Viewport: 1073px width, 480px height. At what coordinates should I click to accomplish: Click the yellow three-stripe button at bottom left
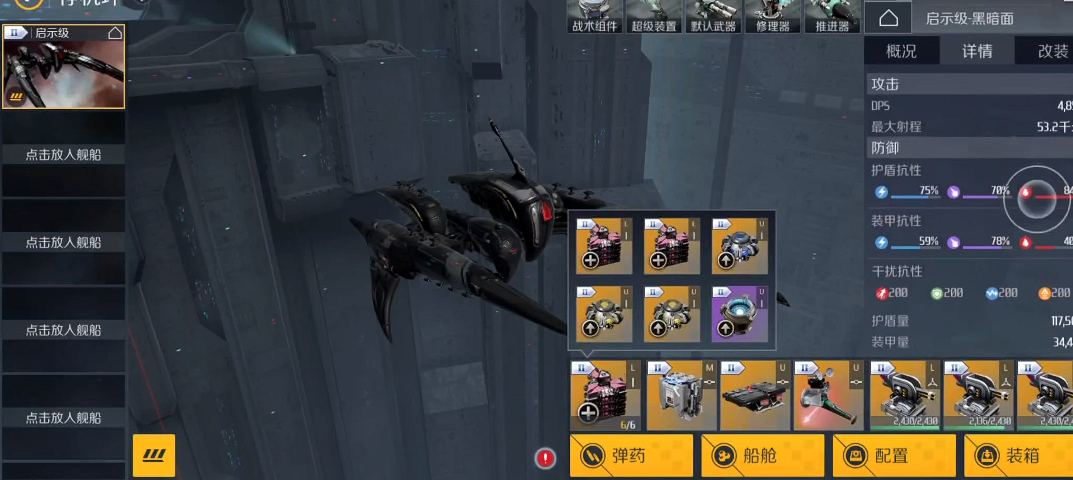(x=154, y=456)
